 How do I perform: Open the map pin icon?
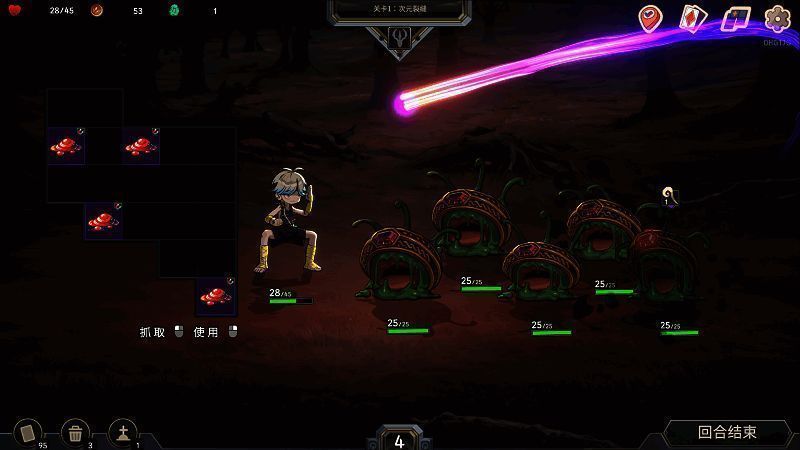pos(652,18)
